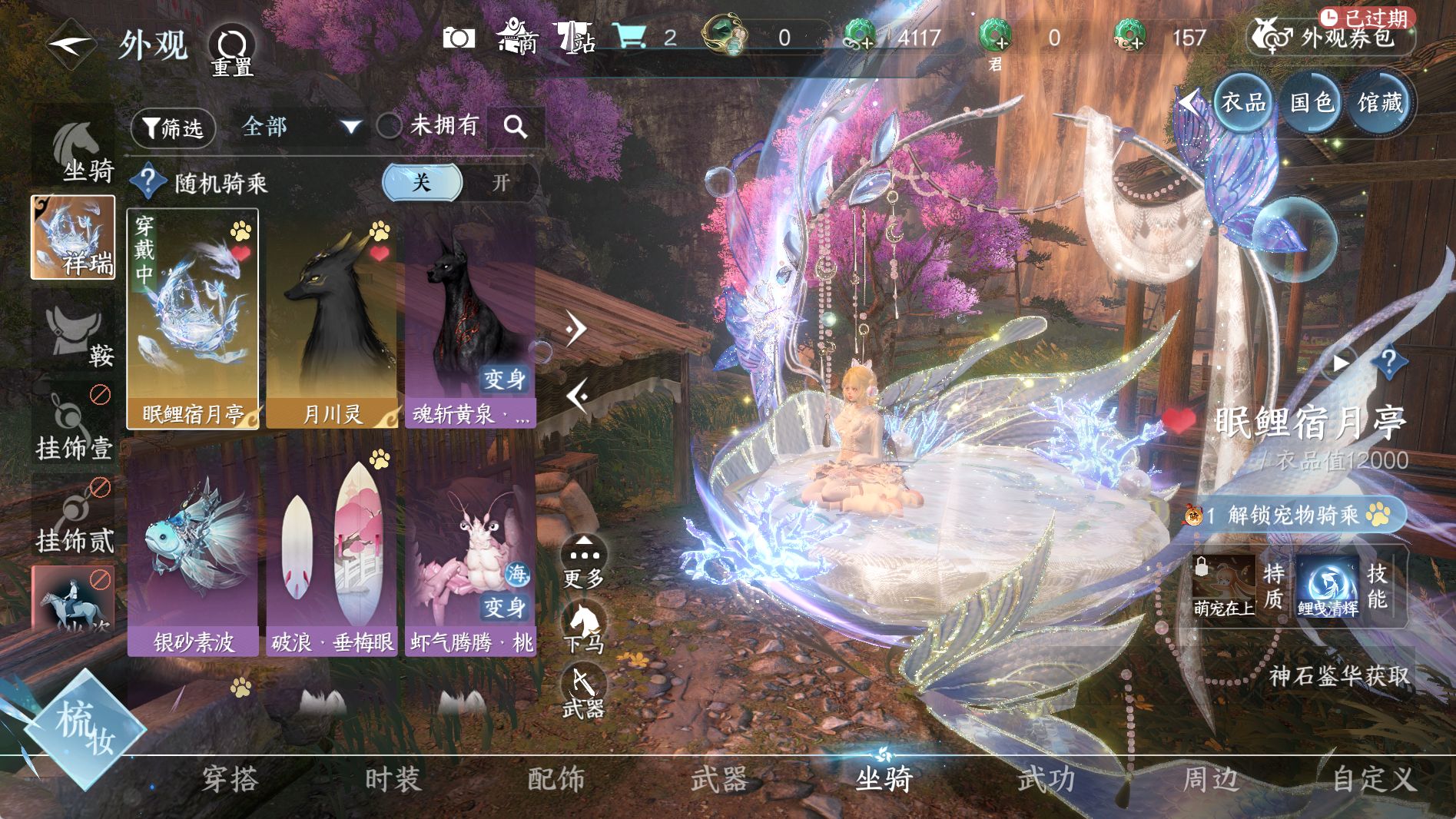Tick the 未拥有 unowned checkbox

390,126
